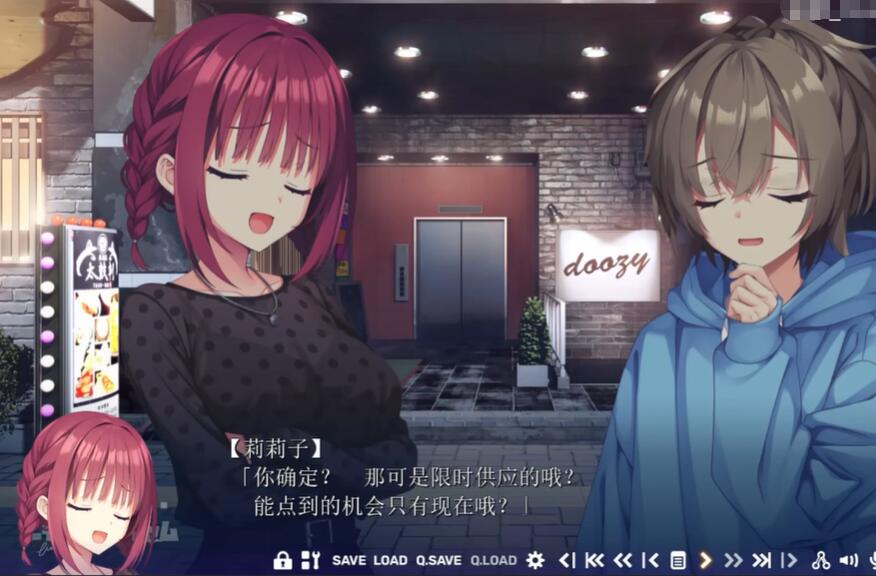Quick load with Q.LOAD
Screen dimensions: 876x576
(x=494, y=560)
